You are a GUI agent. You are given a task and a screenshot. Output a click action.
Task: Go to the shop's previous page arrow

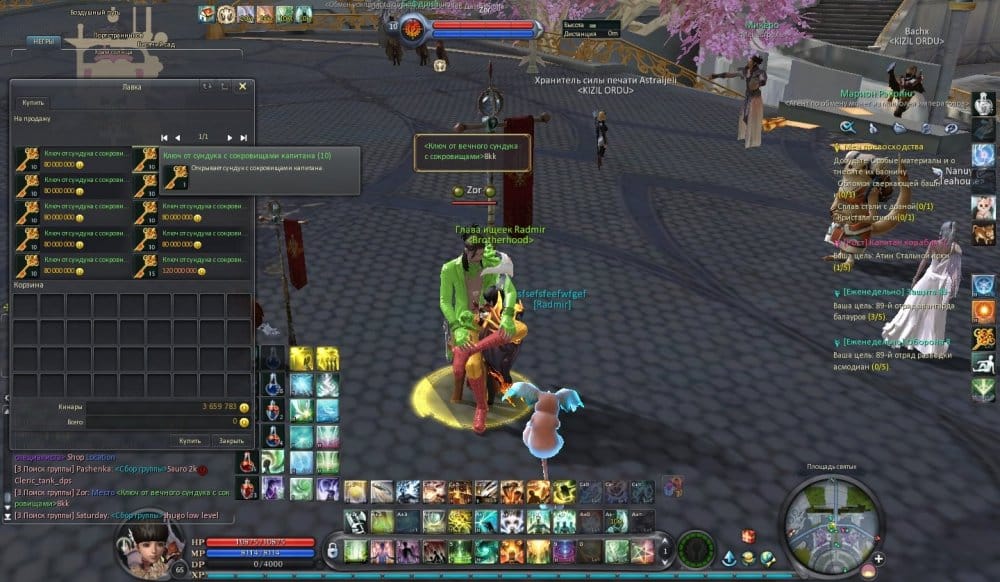point(177,137)
